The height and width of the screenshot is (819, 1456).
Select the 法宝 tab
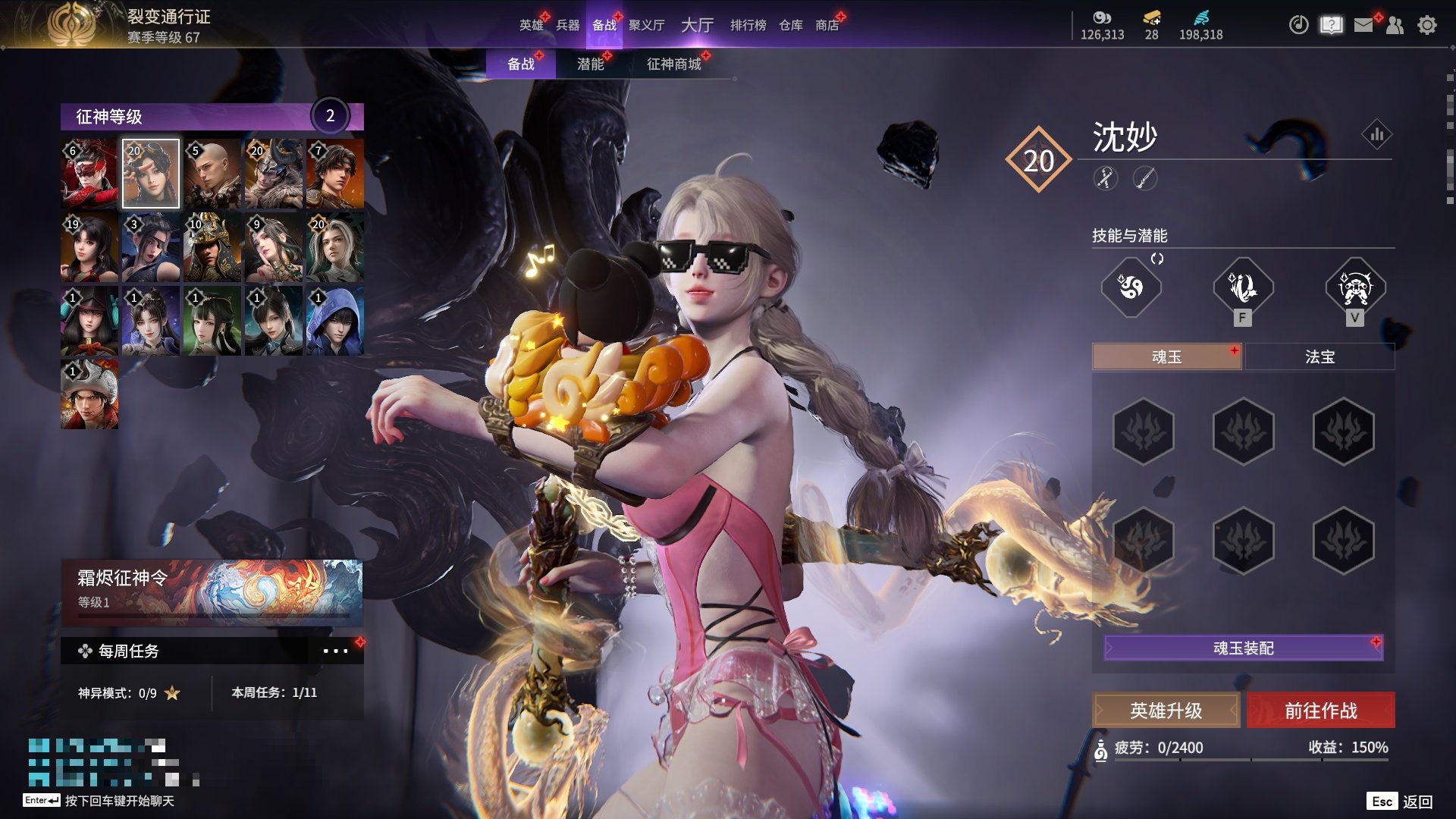pos(1319,356)
